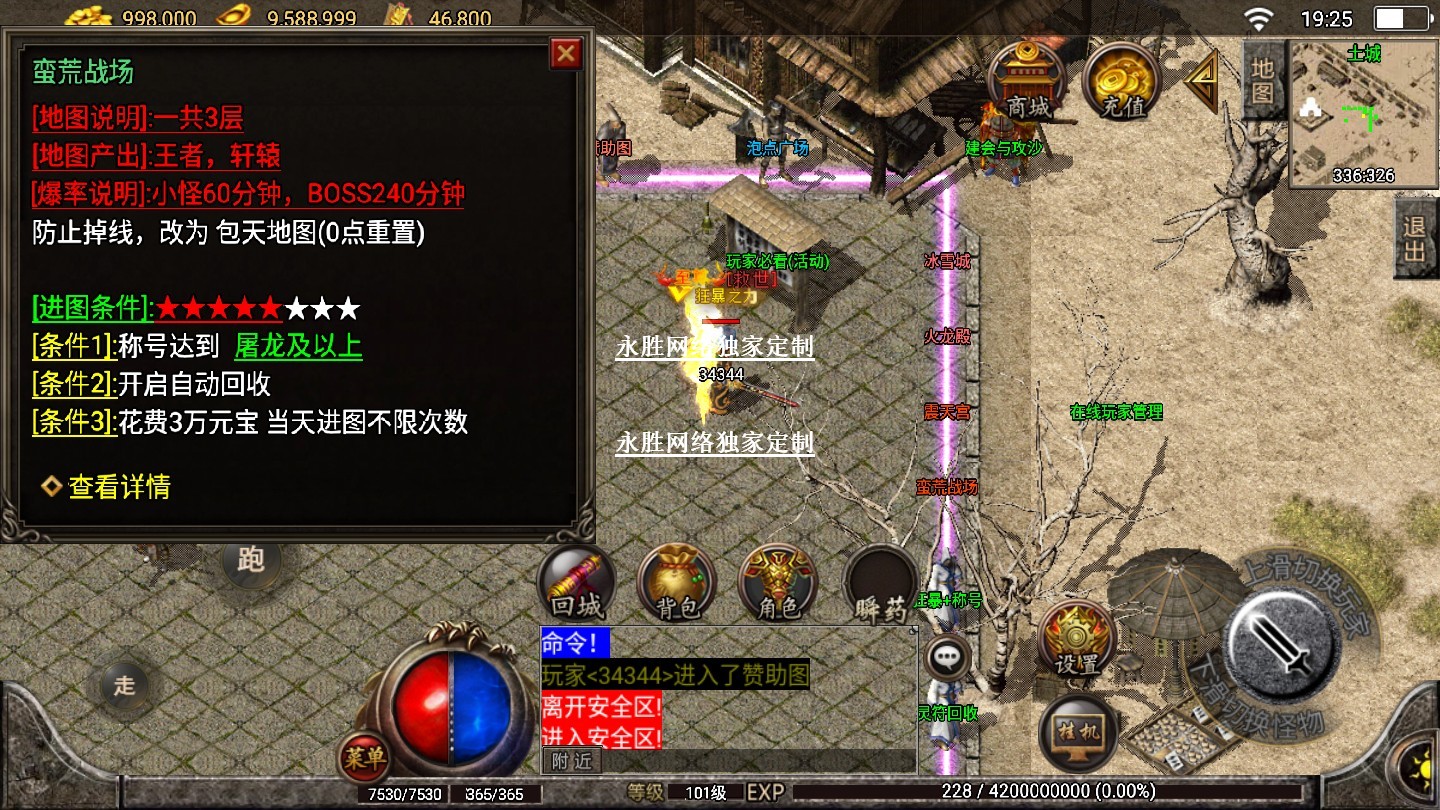Close the 蛮荒战场 info panel

tap(566, 53)
